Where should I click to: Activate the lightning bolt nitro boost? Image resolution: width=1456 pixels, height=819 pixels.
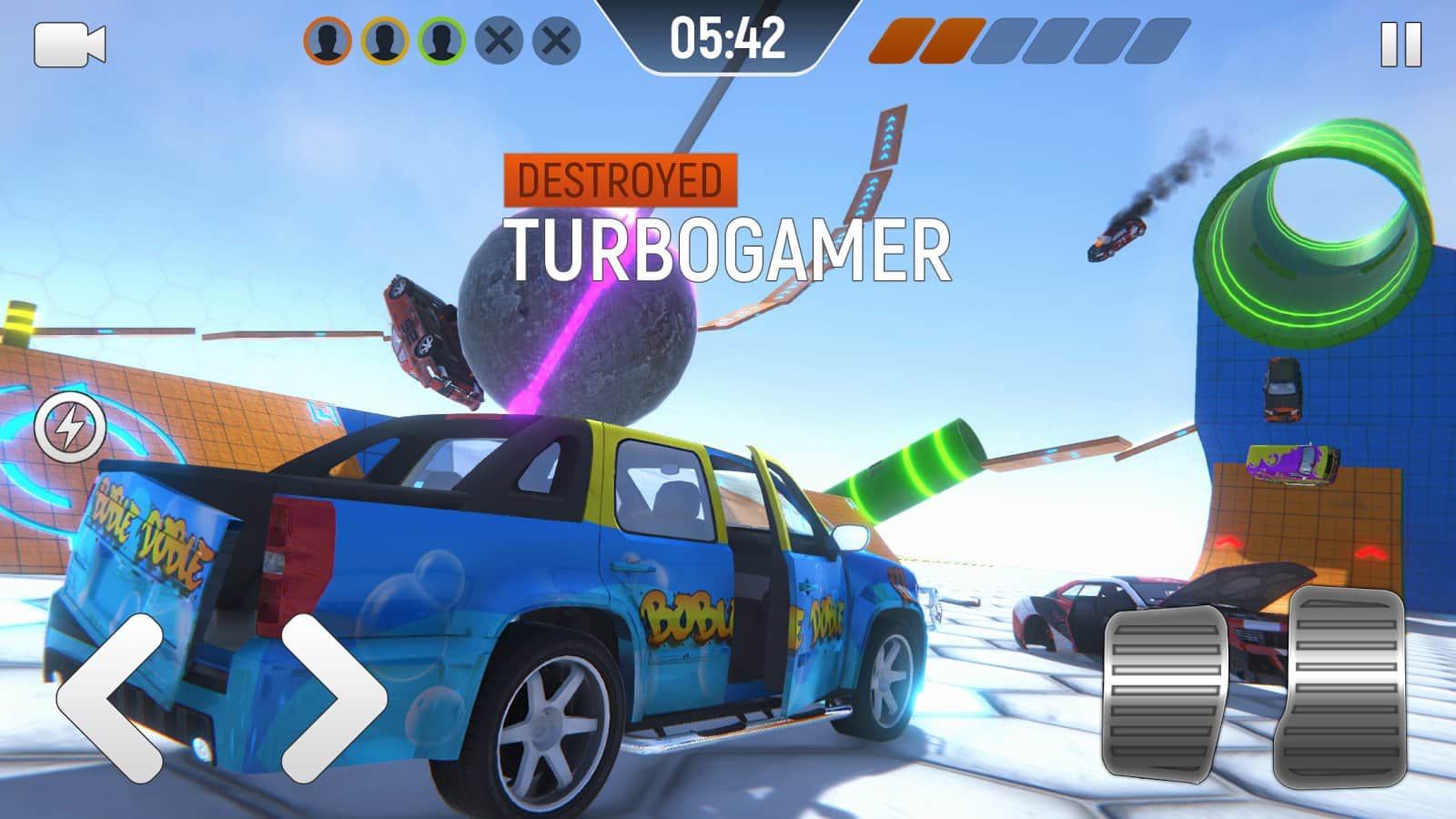70,425
